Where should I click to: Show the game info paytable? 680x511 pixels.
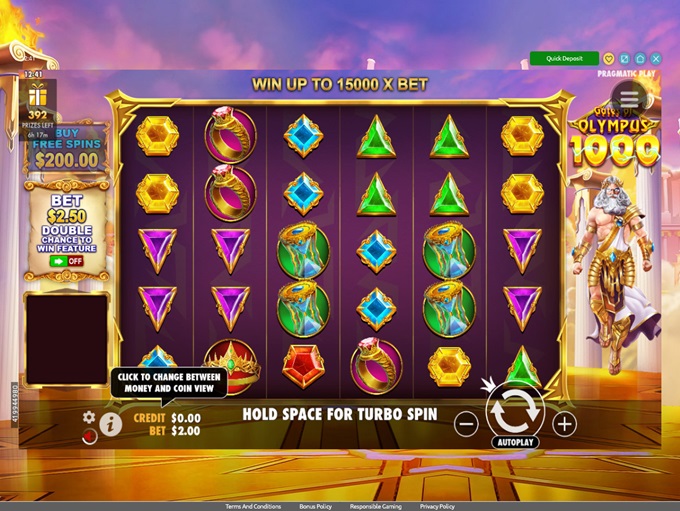[110, 424]
